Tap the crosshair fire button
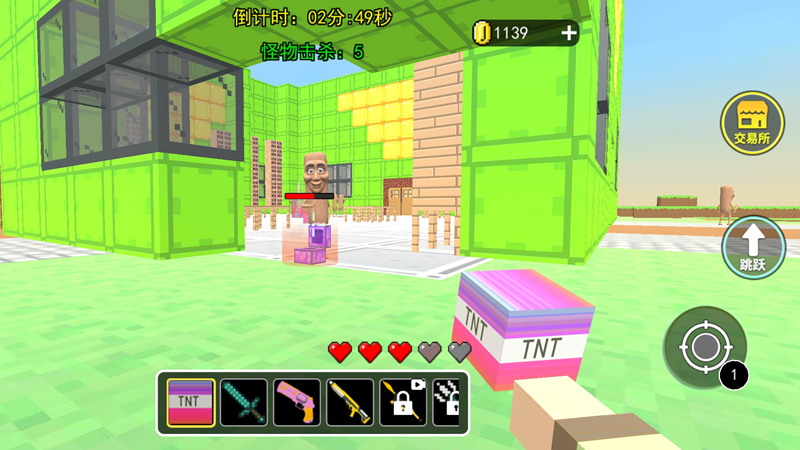800x450 pixels. pyautogui.click(x=705, y=347)
